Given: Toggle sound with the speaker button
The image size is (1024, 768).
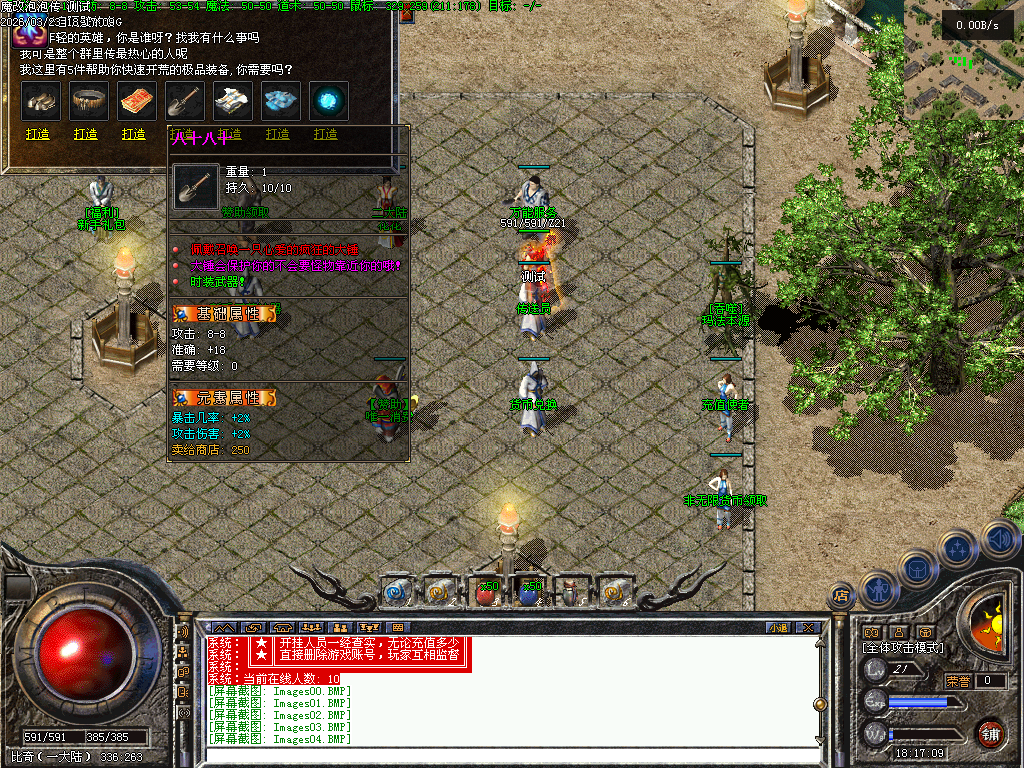Looking at the screenshot, I should point(999,539).
